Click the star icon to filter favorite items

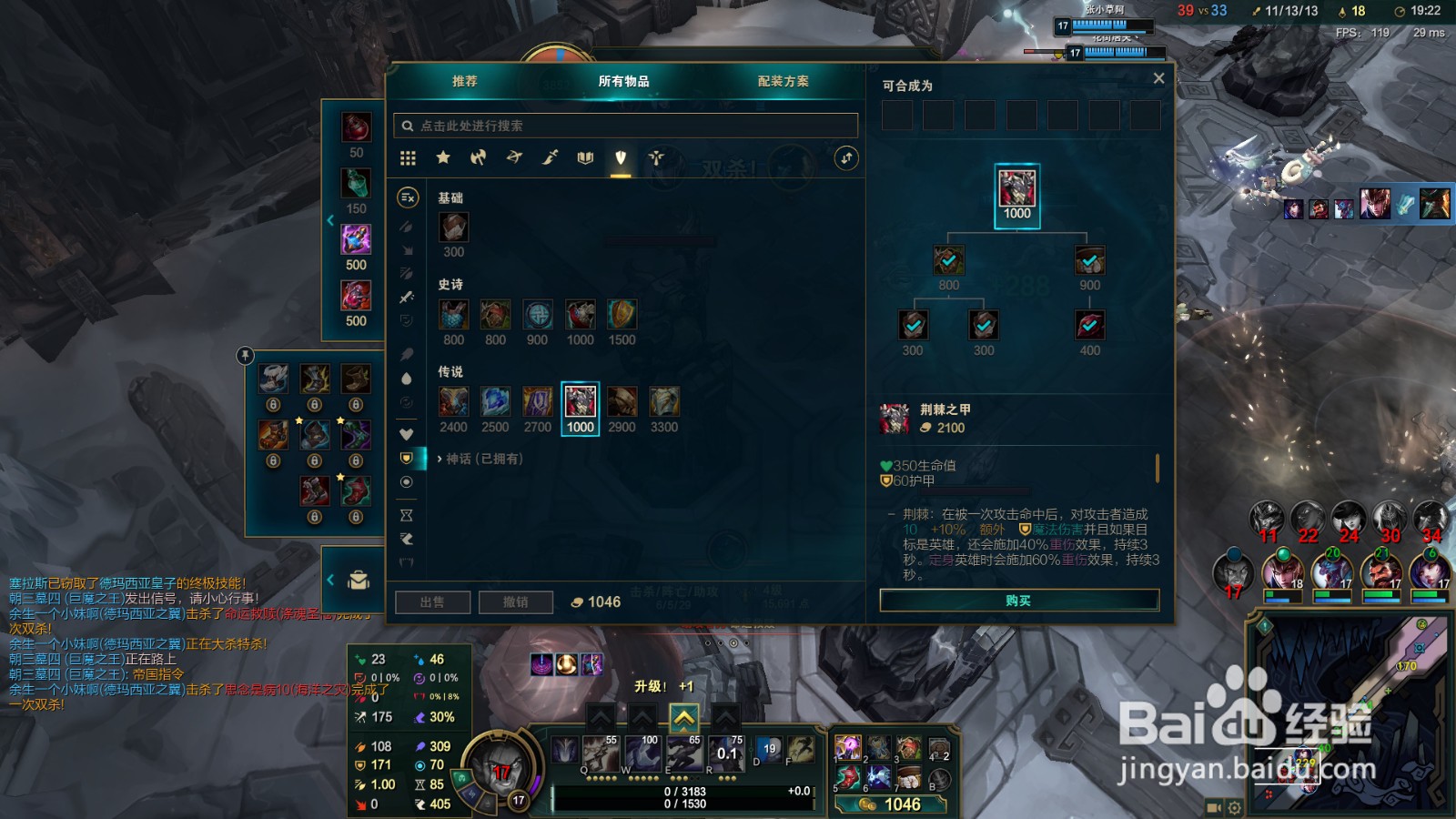(443, 157)
